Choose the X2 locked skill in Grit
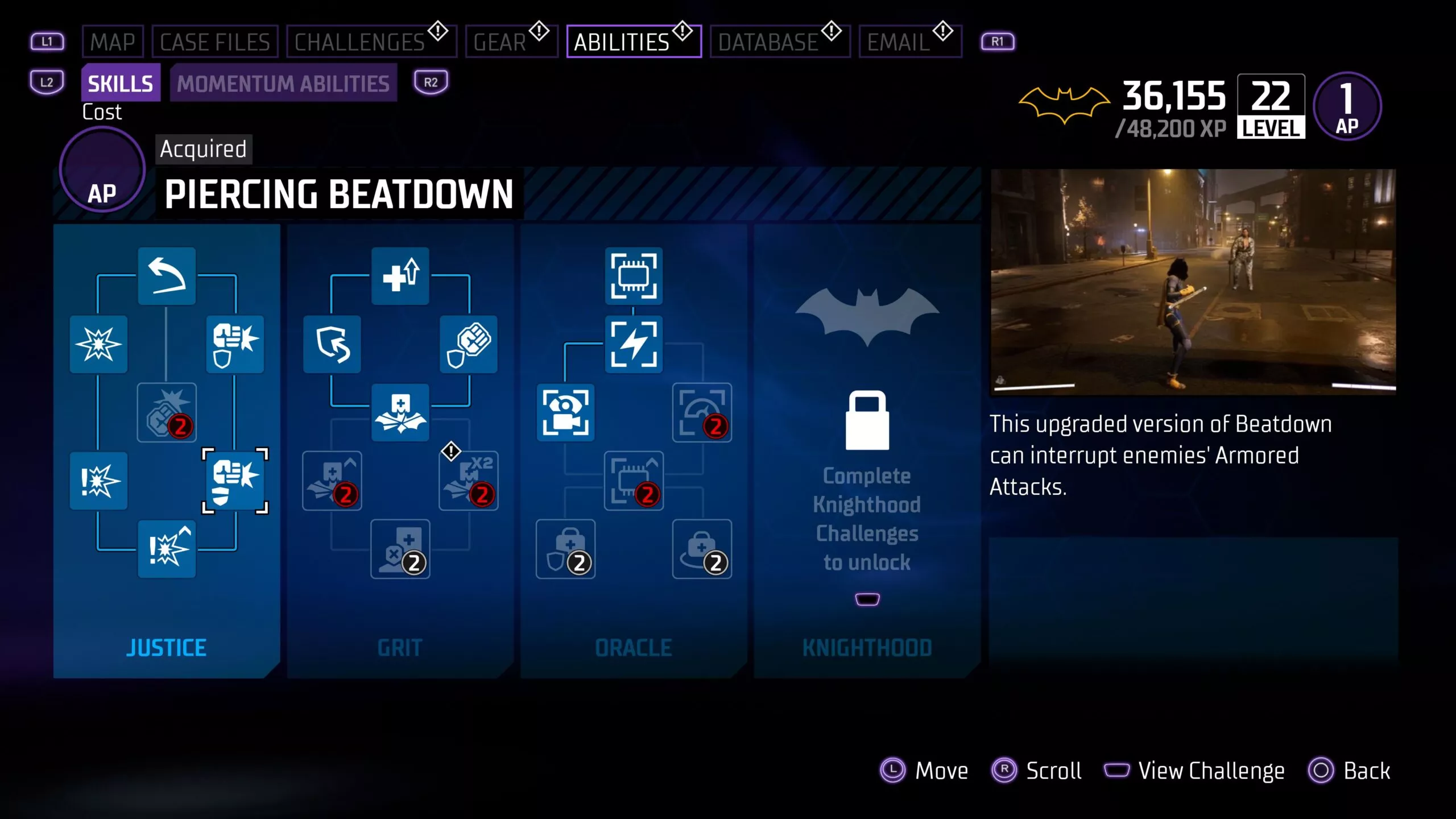Screen dimensions: 1456x819 (469, 481)
